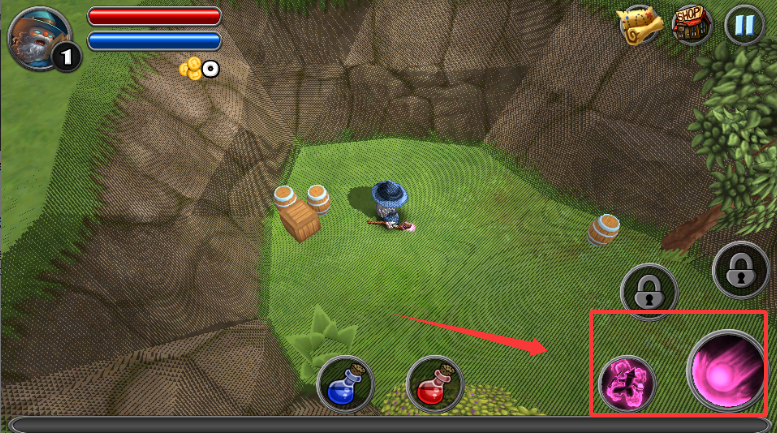Screen dimensions: 777x433
Task: Use the red health potion
Action: (435, 385)
